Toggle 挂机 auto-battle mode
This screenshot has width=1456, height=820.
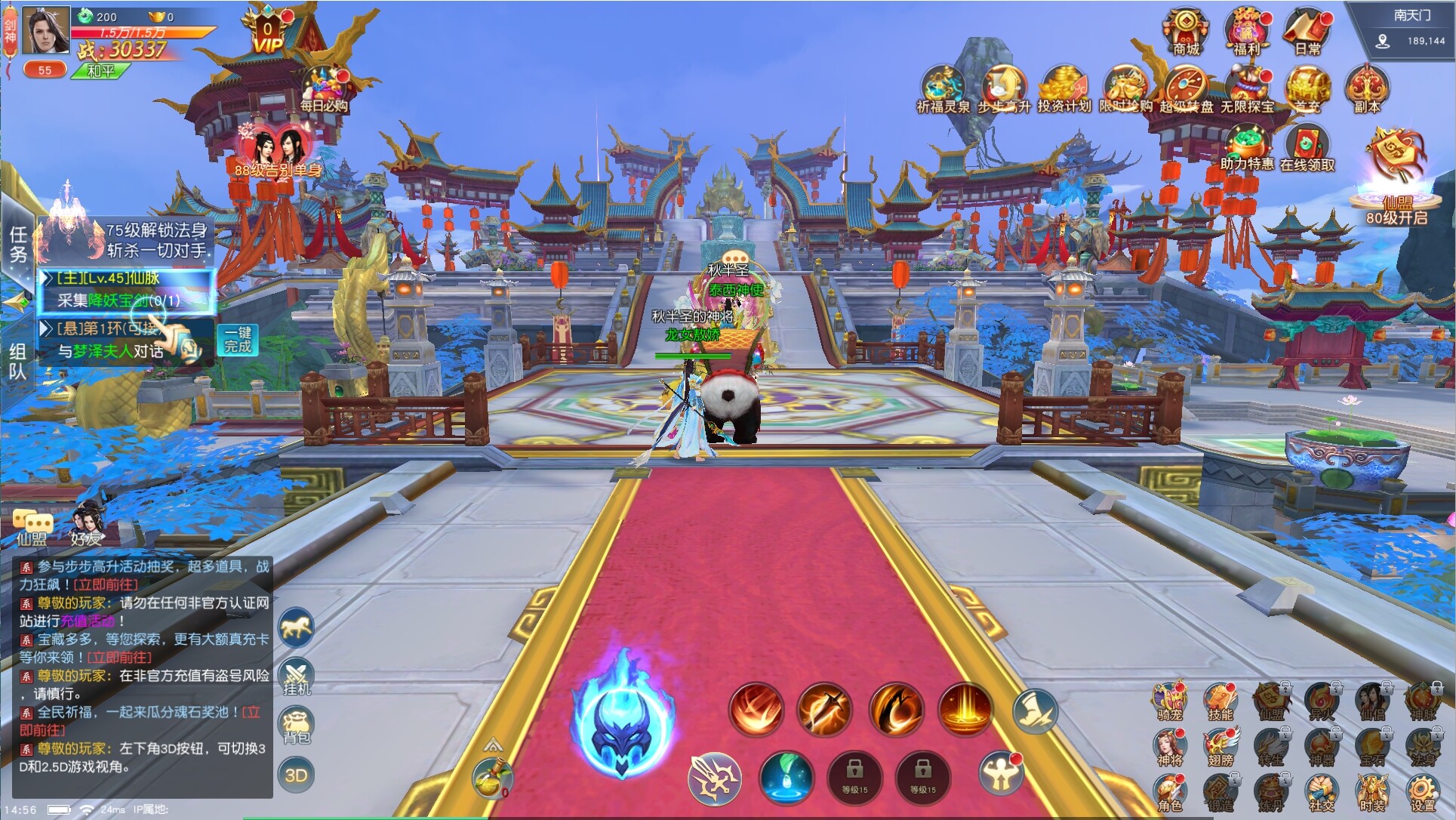point(297,676)
